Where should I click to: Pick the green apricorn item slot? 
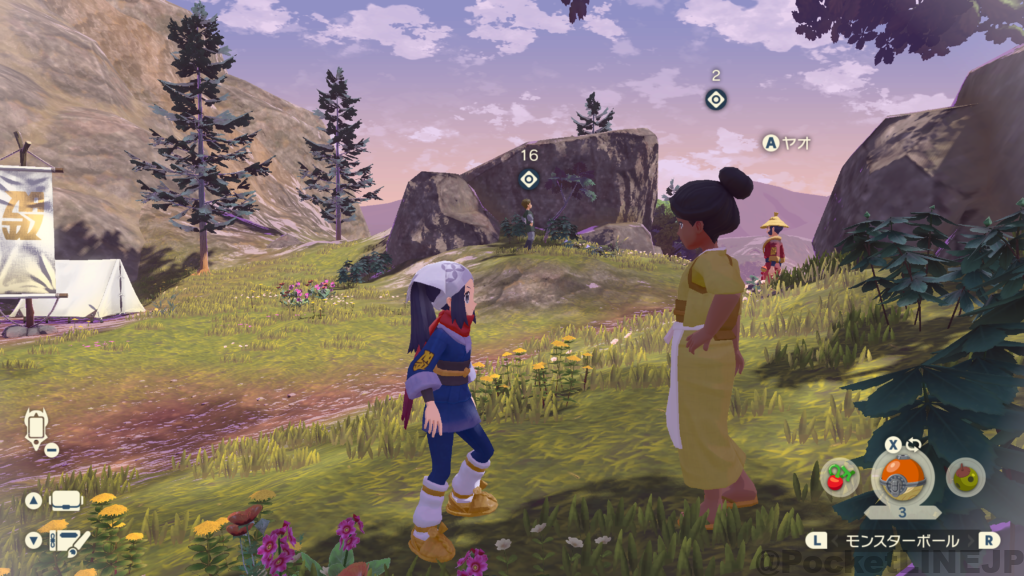[x=965, y=477]
